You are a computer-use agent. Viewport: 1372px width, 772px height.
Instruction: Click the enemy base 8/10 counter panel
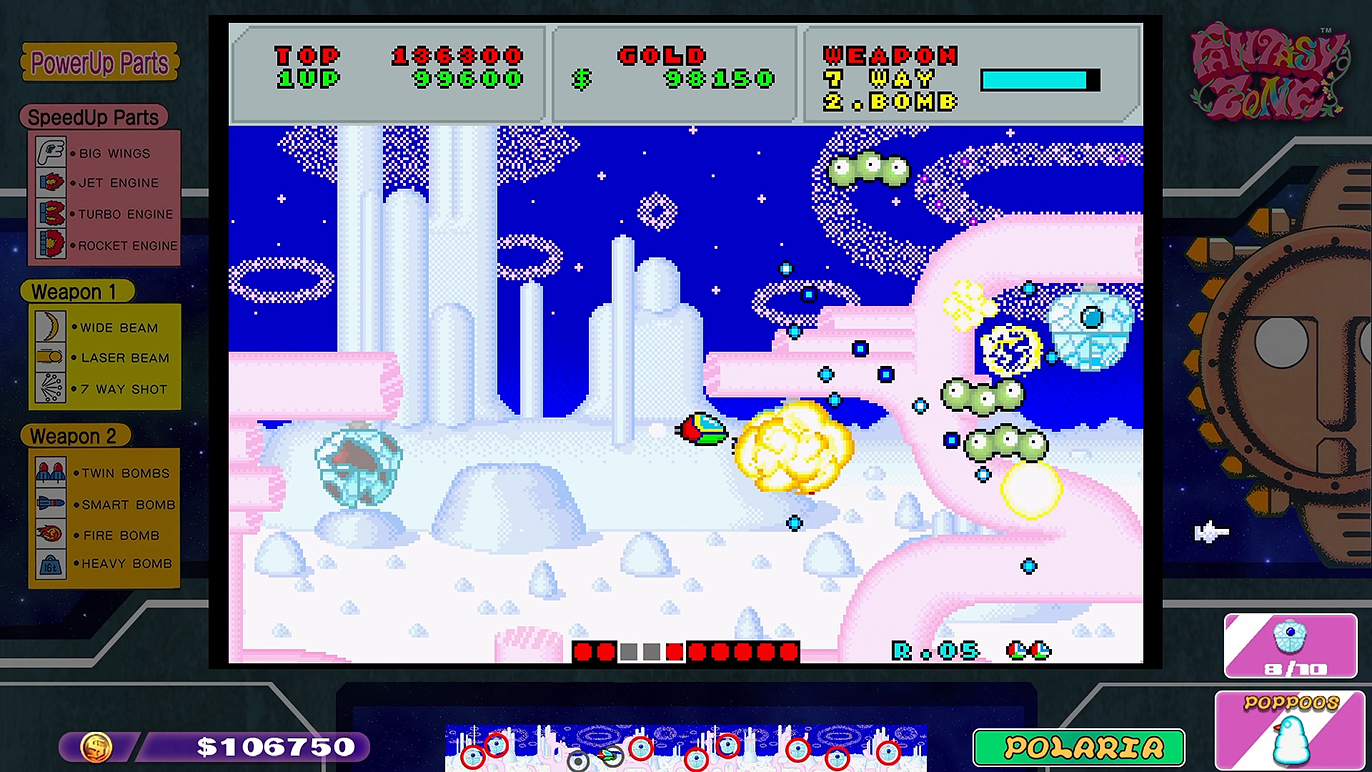(x=1289, y=645)
